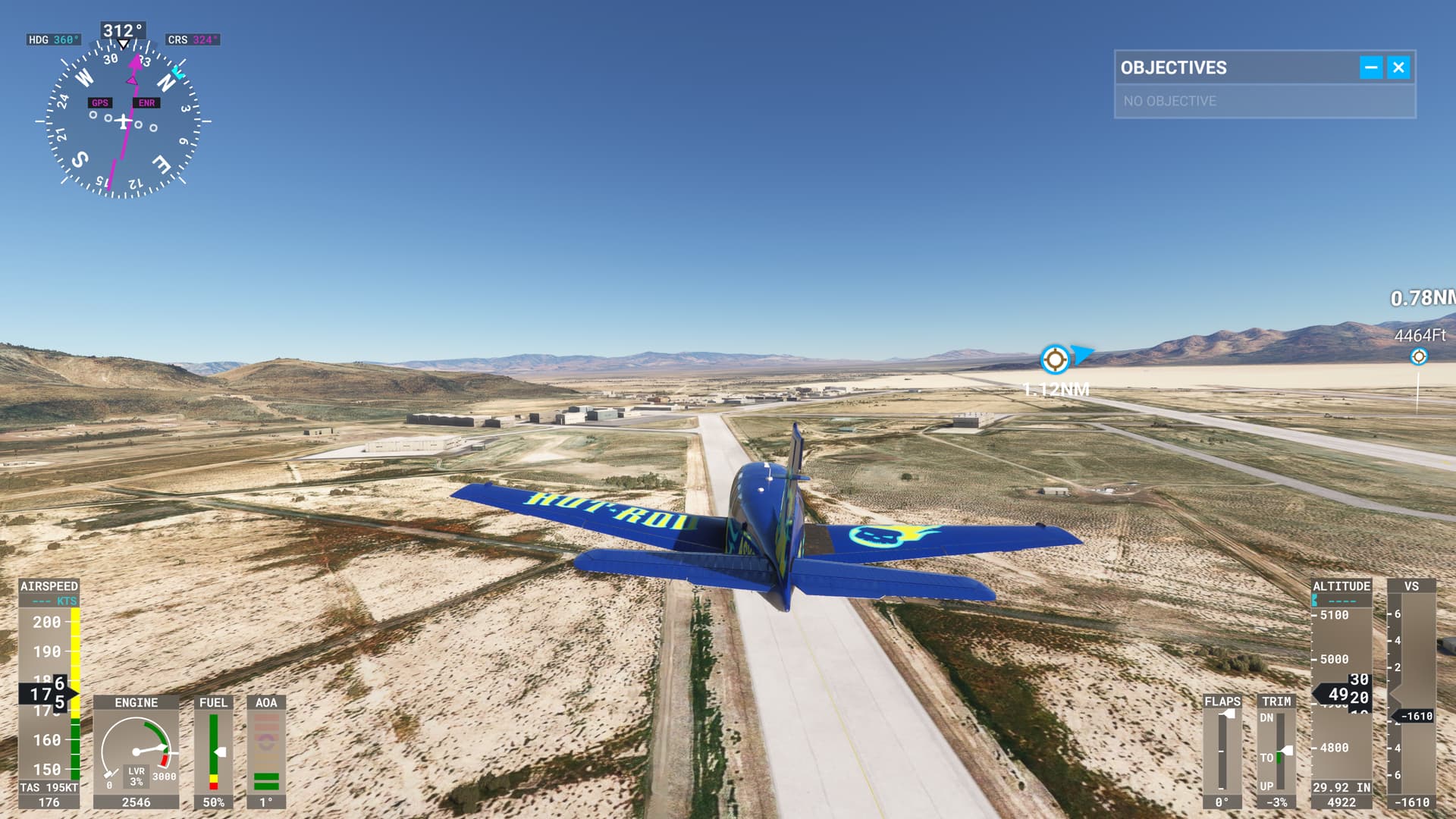Select the compass heading indicator
The image size is (1456, 819).
coord(123,120)
